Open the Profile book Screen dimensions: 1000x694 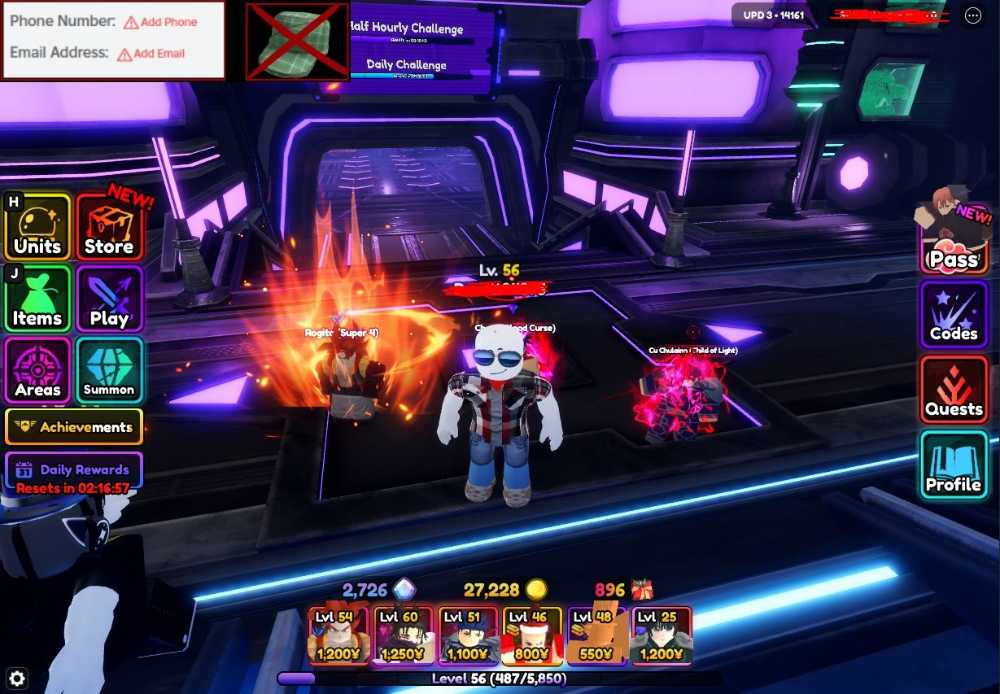(954, 465)
